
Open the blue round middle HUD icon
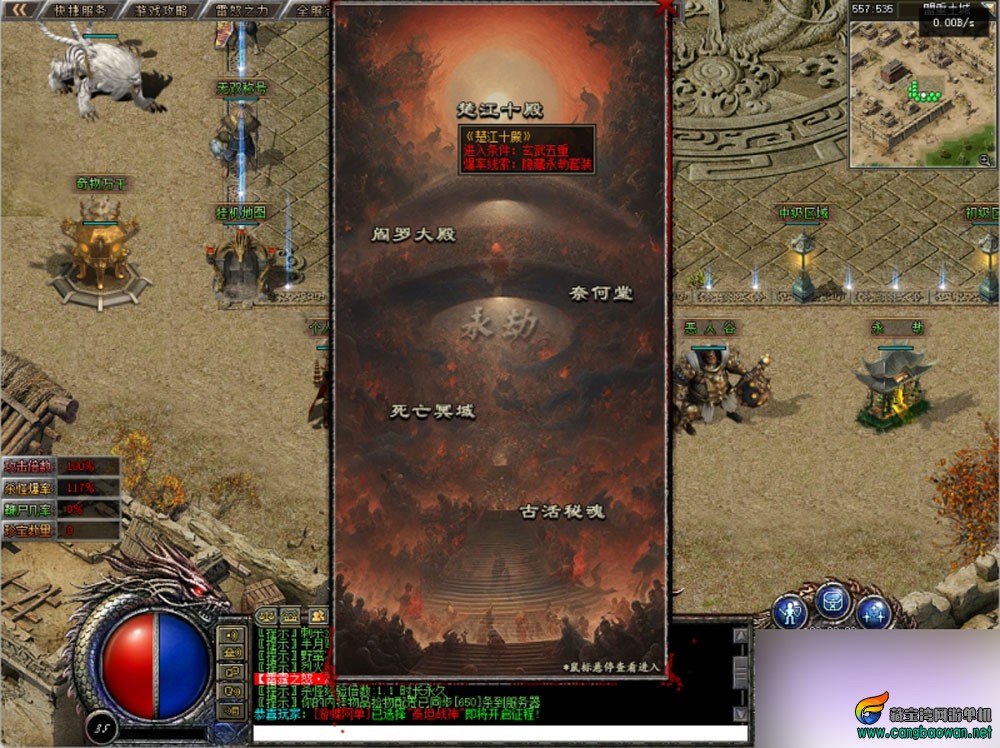[x=833, y=601]
